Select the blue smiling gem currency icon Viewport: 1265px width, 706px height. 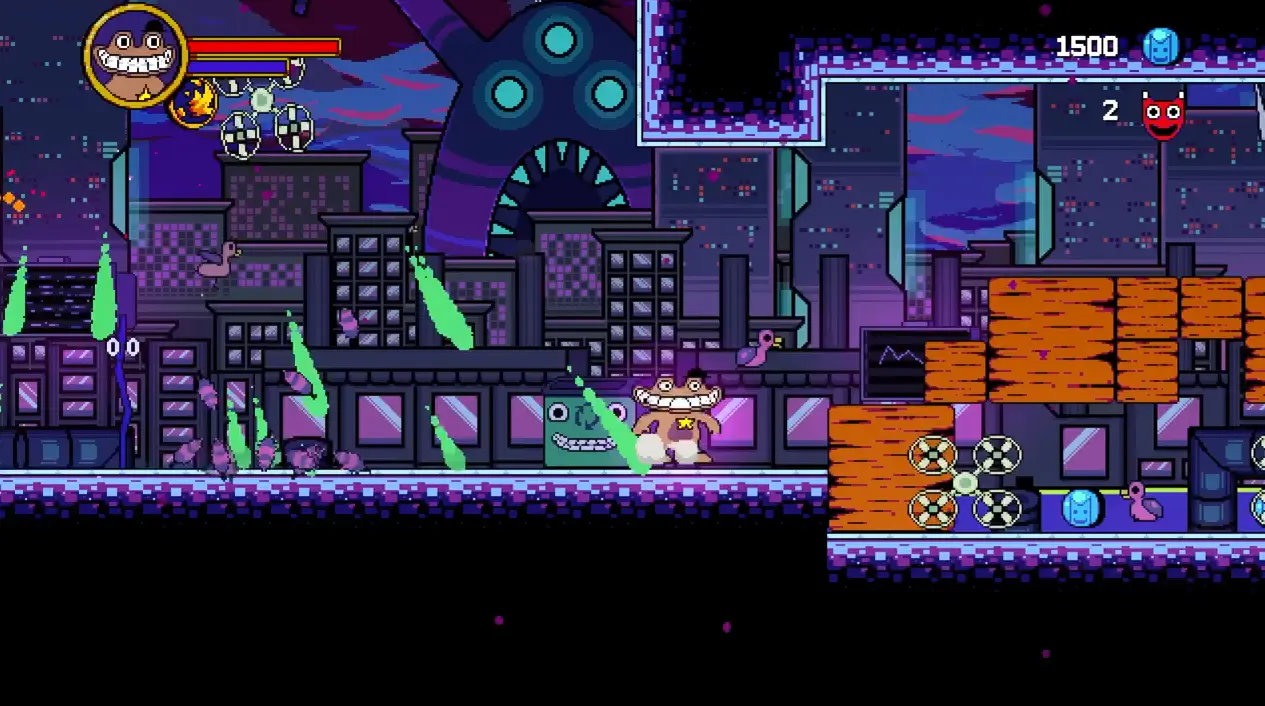(1161, 47)
